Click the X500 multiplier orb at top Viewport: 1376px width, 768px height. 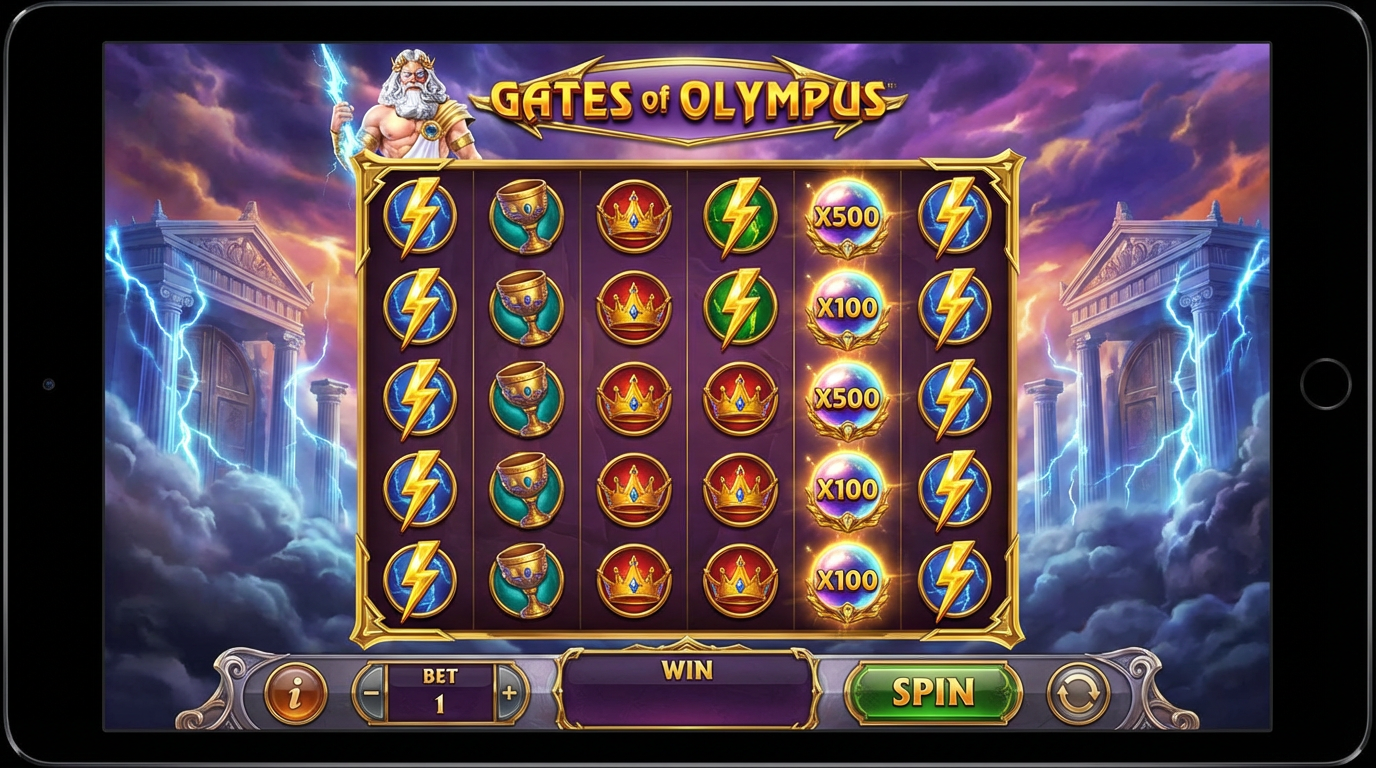[x=845, y=214]
